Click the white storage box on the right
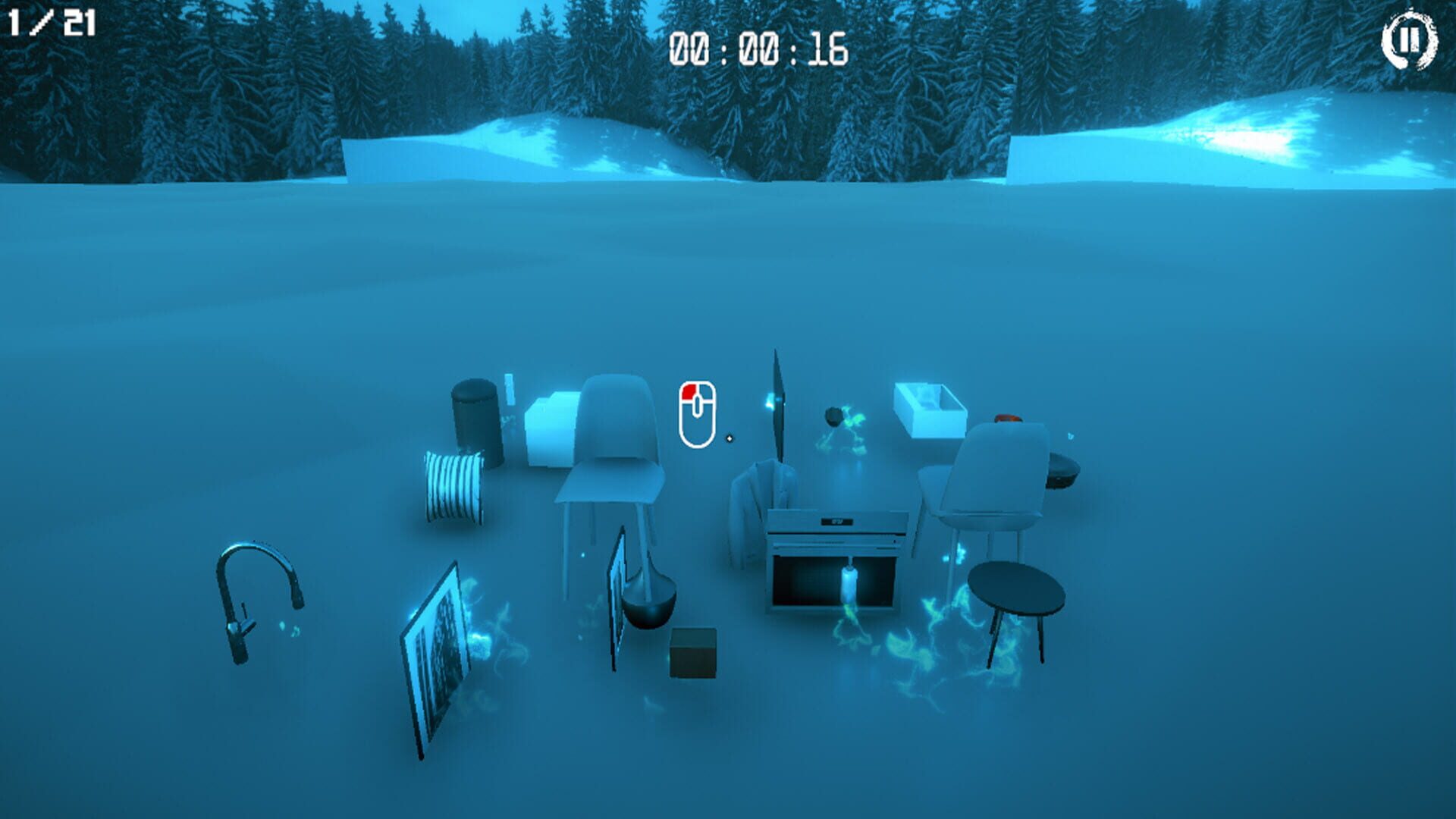Image resolution: width=1456 pixels, height=819 pixels. coord(929,409)
